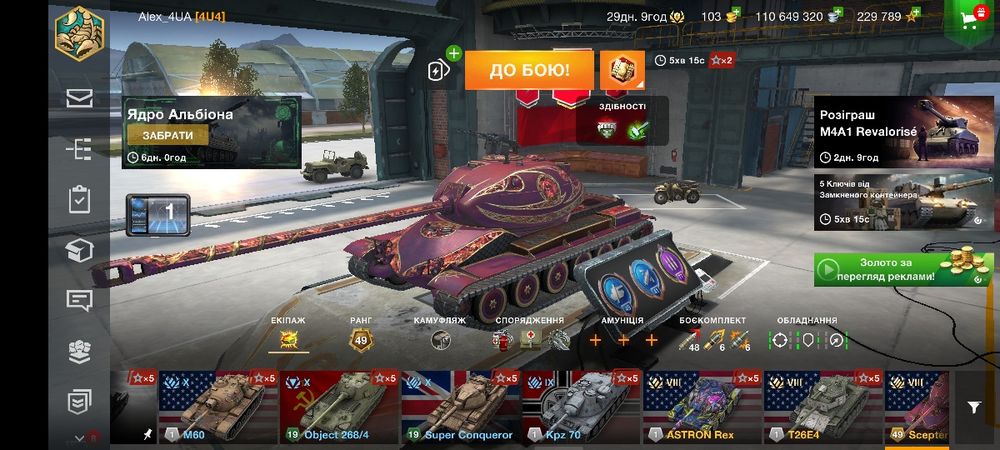This screenshot has height=450, width=1000.
Task: Open the equipment (ОБЛАДНАННЯ) slots
Action: [807, 340]
